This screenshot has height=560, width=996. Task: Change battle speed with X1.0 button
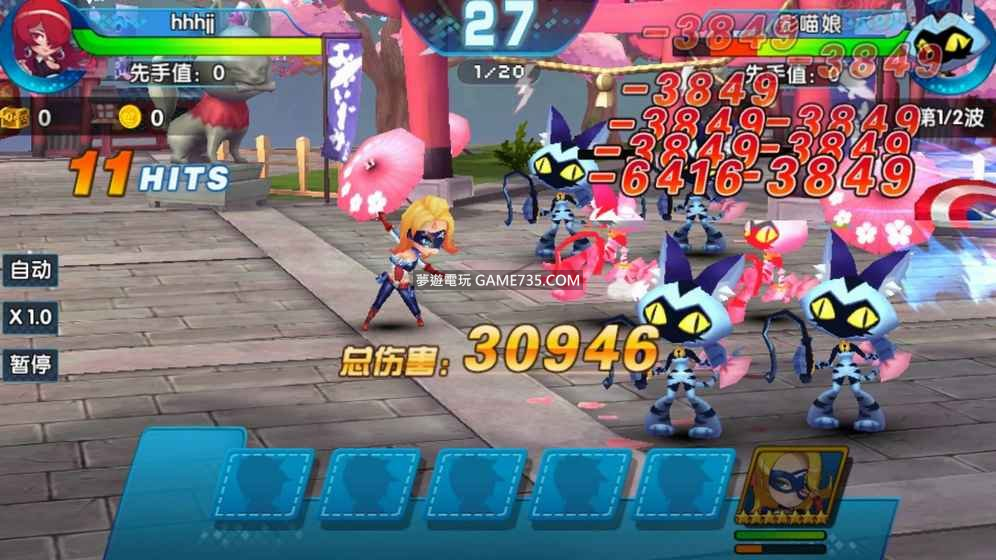pyautogui.click(x=30, y=317)
